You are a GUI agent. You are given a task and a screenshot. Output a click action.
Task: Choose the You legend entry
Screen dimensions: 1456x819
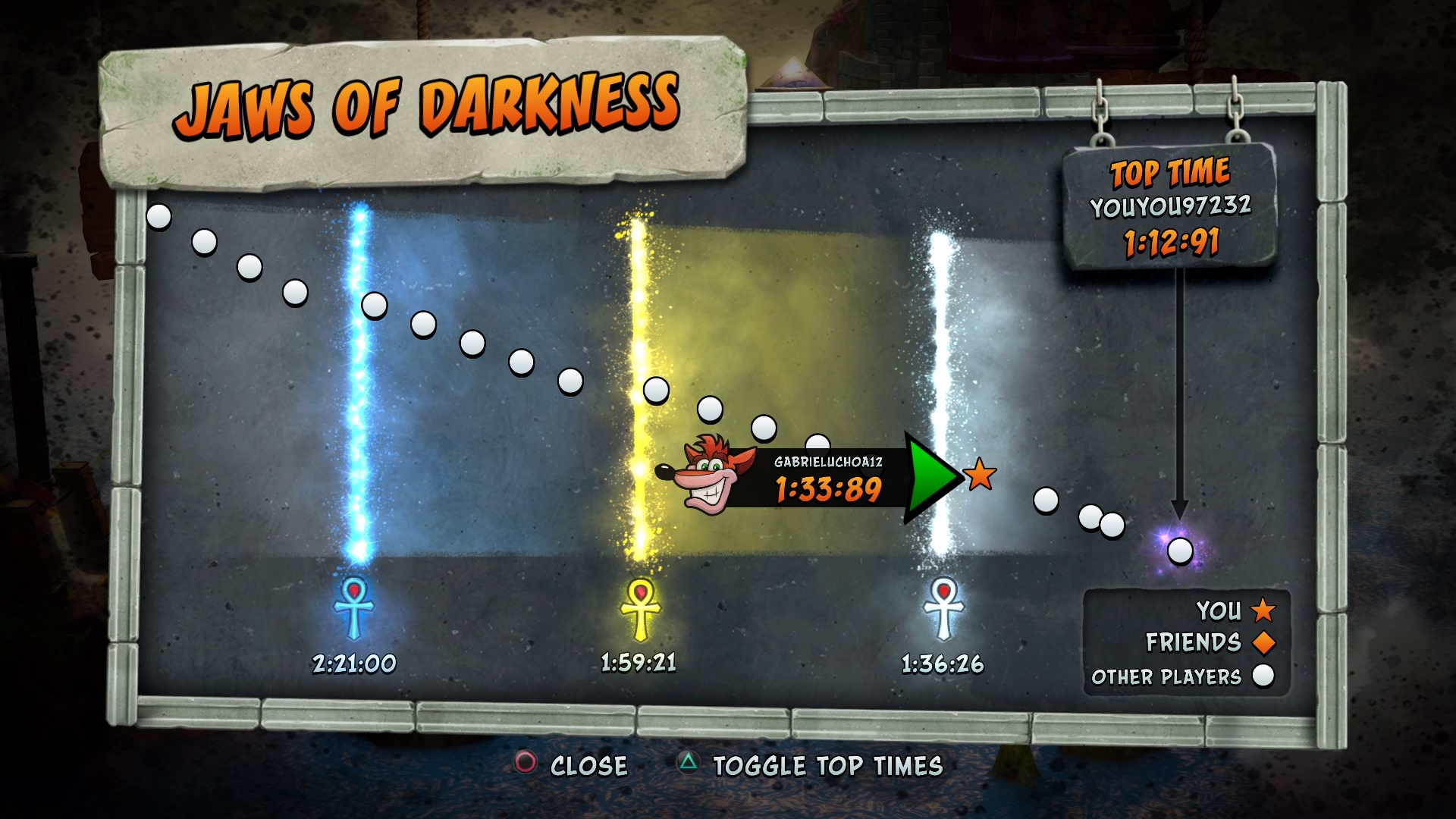click(x=1235, y=610)
